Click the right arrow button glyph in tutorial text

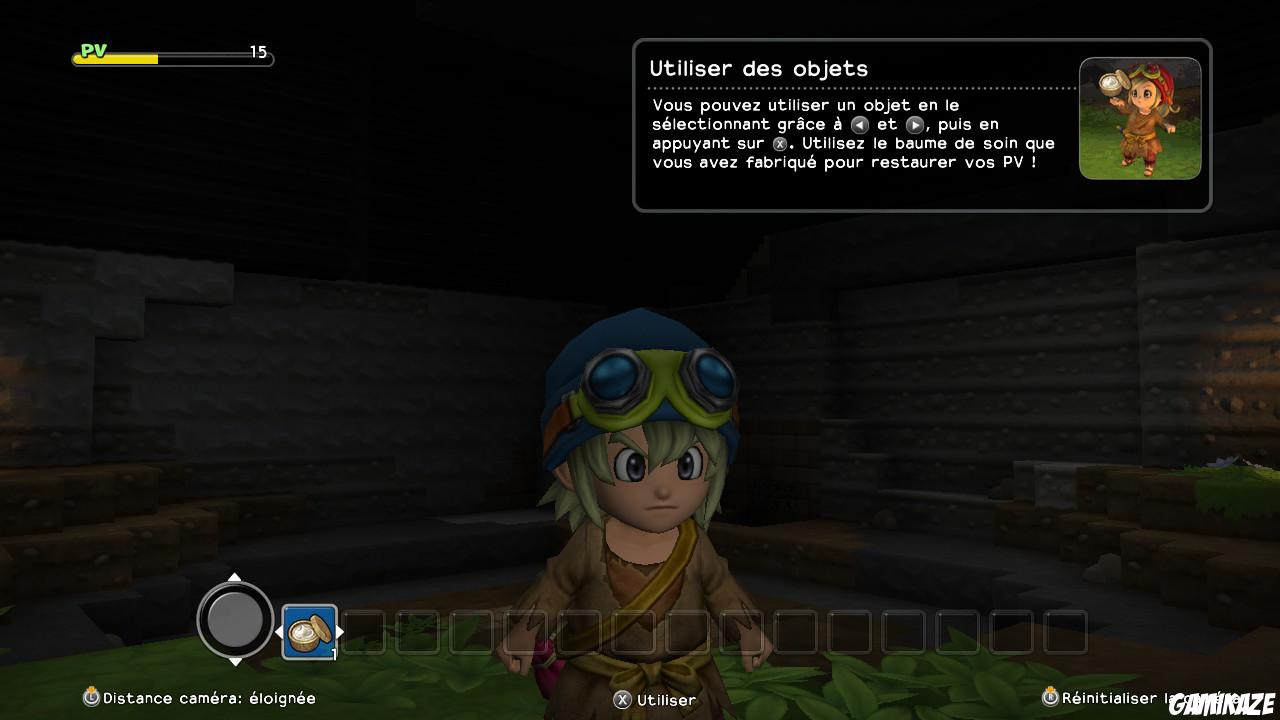tap(917, 124)
